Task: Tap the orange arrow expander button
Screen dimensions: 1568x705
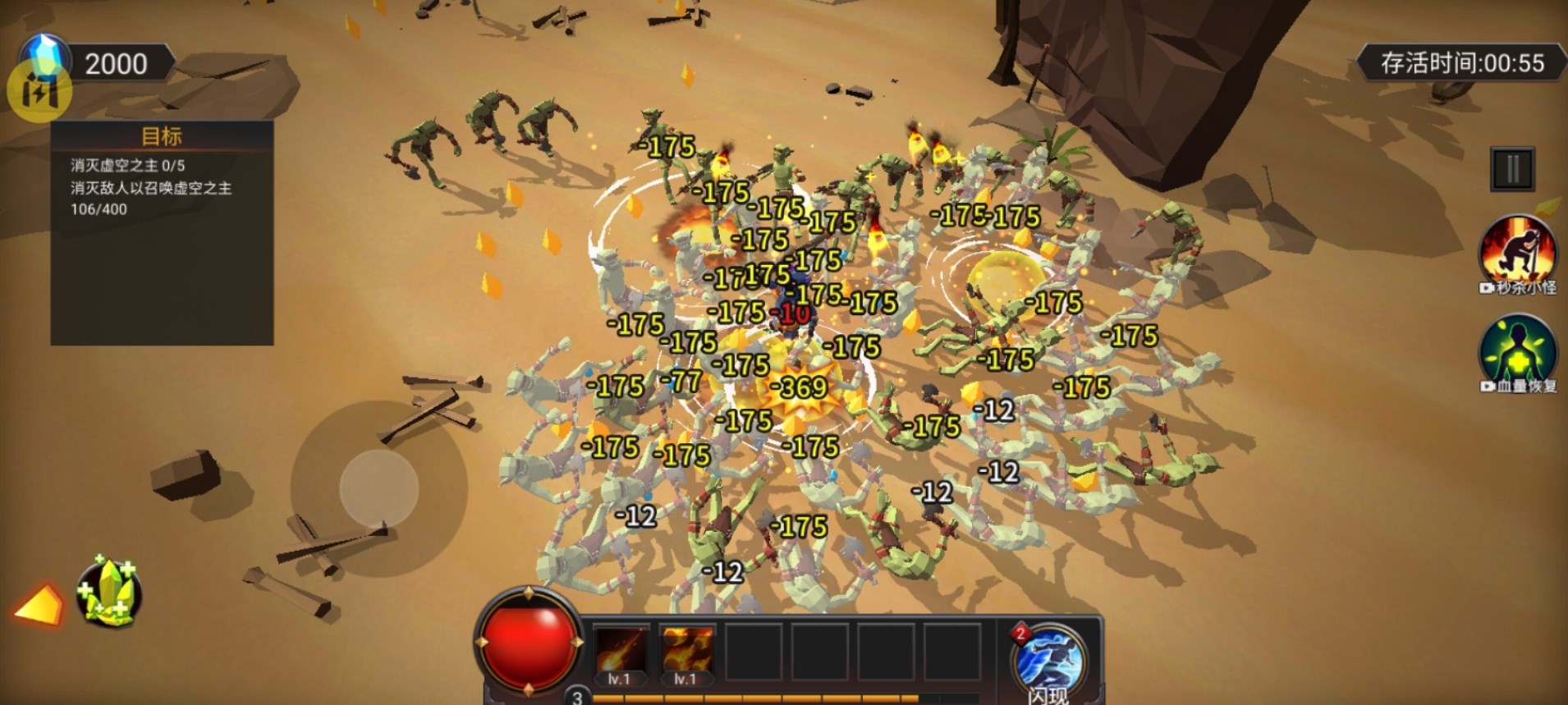Action: tap(39, 606)
